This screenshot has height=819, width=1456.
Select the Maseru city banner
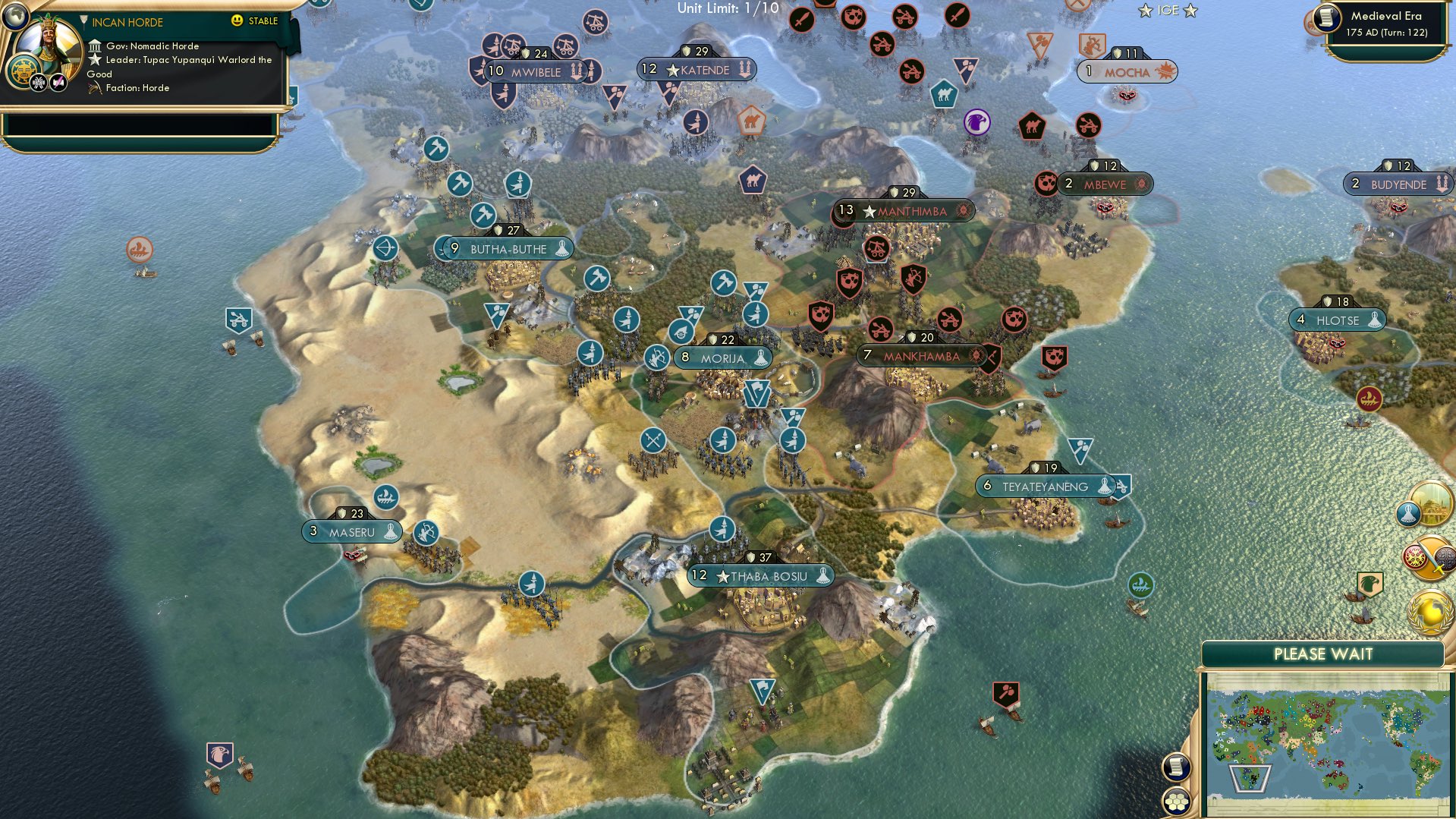tap(351, 531)
